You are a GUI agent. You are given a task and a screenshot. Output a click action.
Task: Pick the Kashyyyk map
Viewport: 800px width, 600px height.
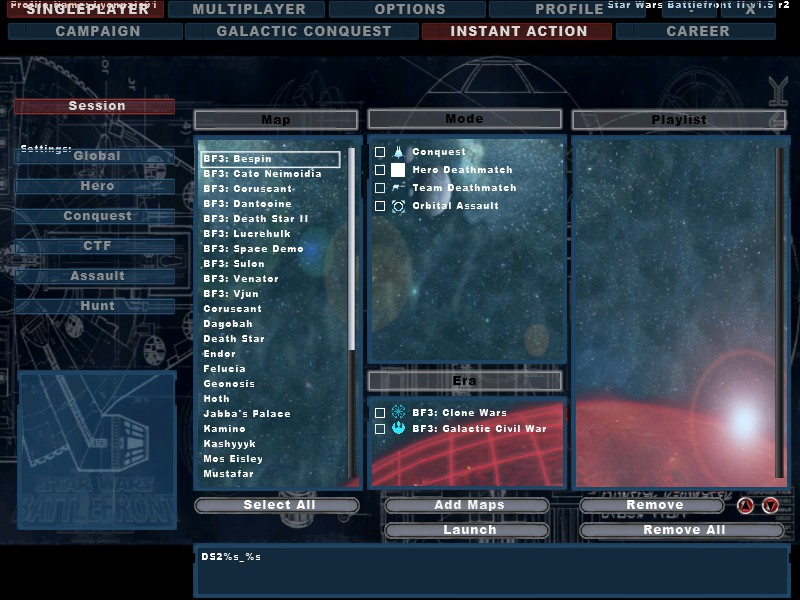pyautogui.click(x=229, y=444)
